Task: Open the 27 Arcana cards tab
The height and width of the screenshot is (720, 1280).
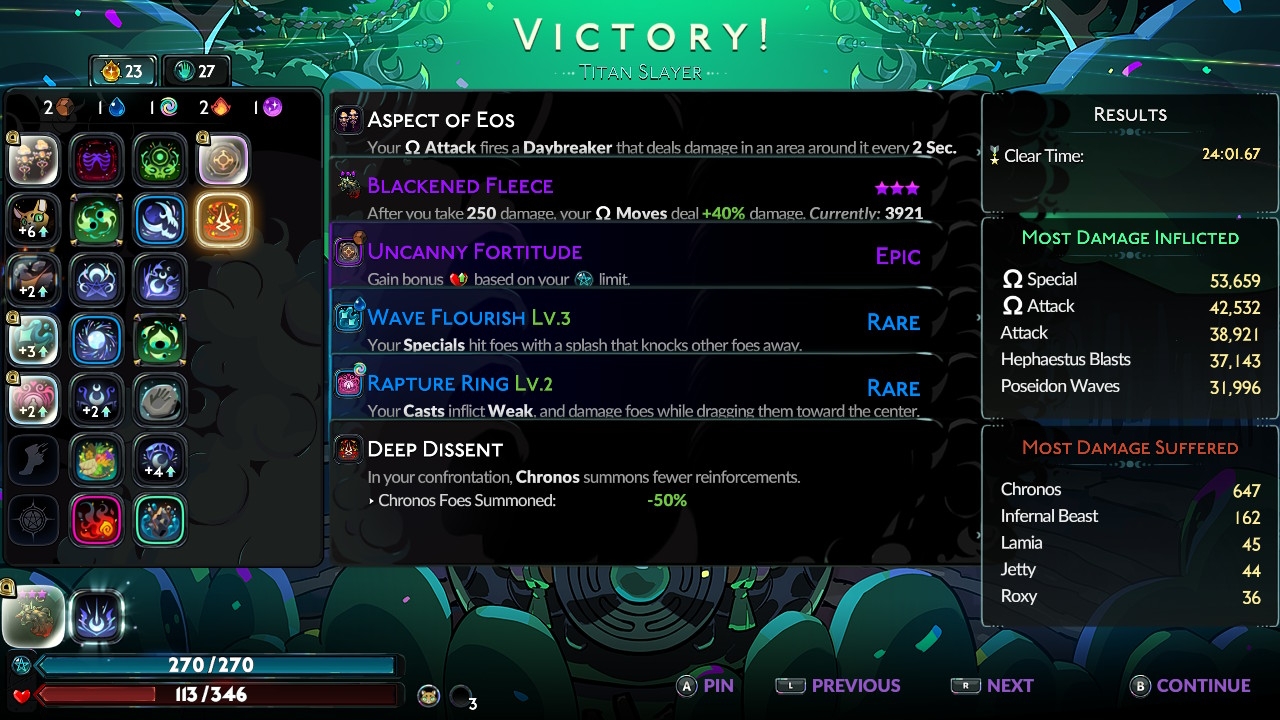Action: point(195,71)
